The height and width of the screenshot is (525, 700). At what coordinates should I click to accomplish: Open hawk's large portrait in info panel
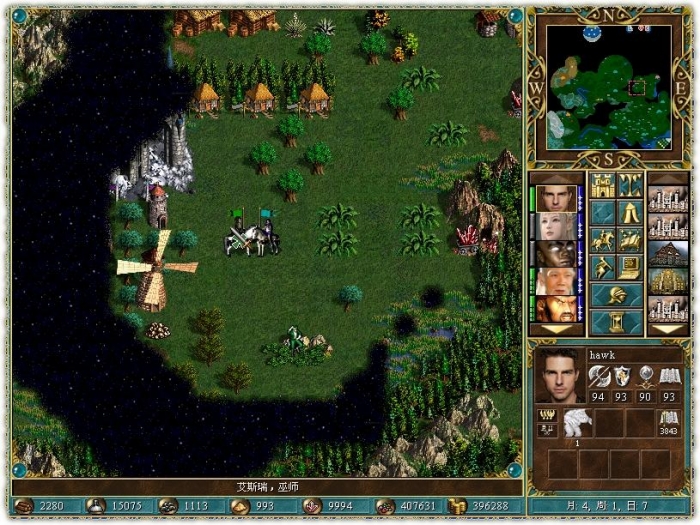(560, 376)
